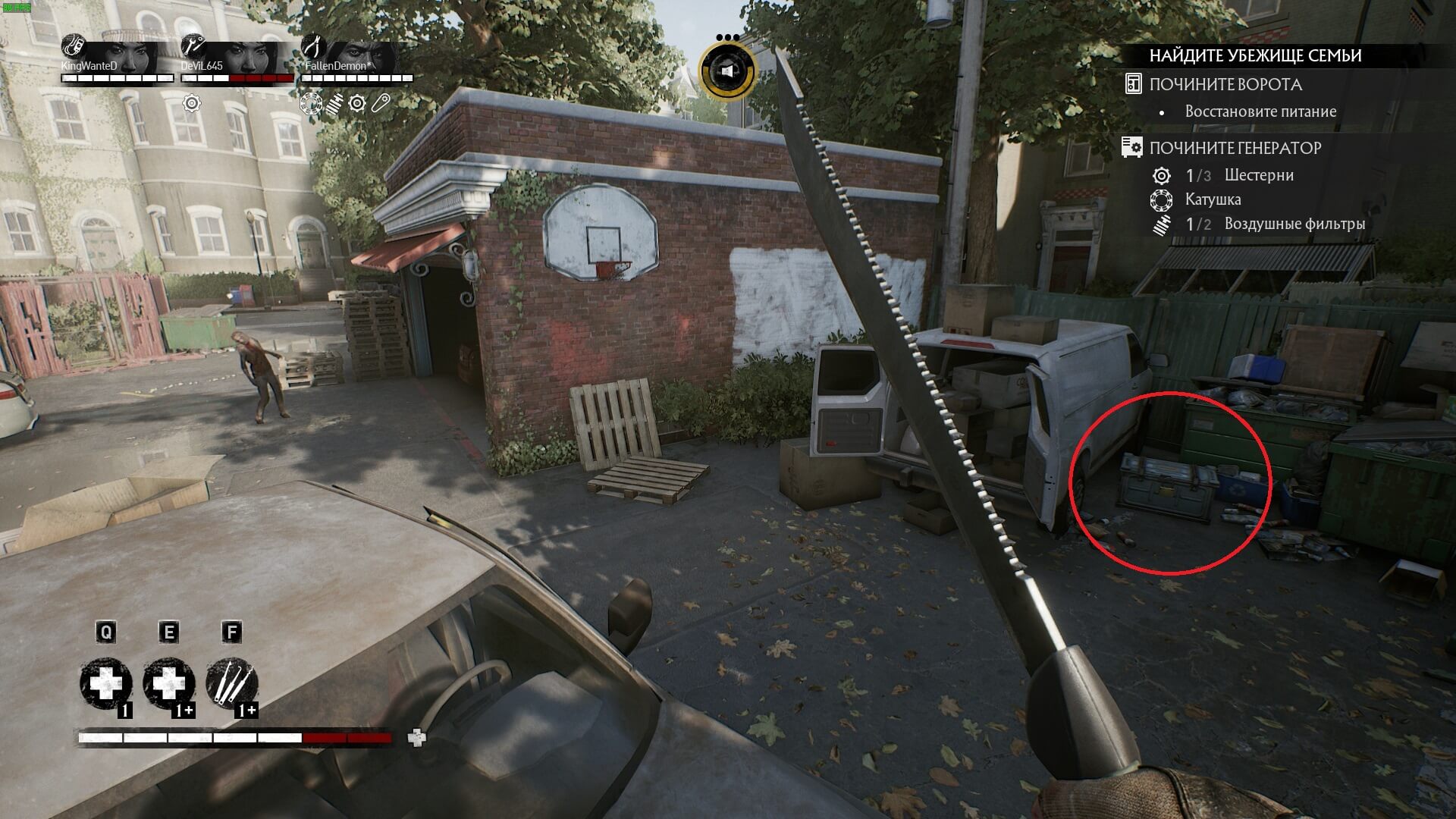Image resolution: width=1456 pixels, height=819 pixels.
Task: Select the repair generator objective heading
Action: pyautogui.click(x=1235, y=148)
